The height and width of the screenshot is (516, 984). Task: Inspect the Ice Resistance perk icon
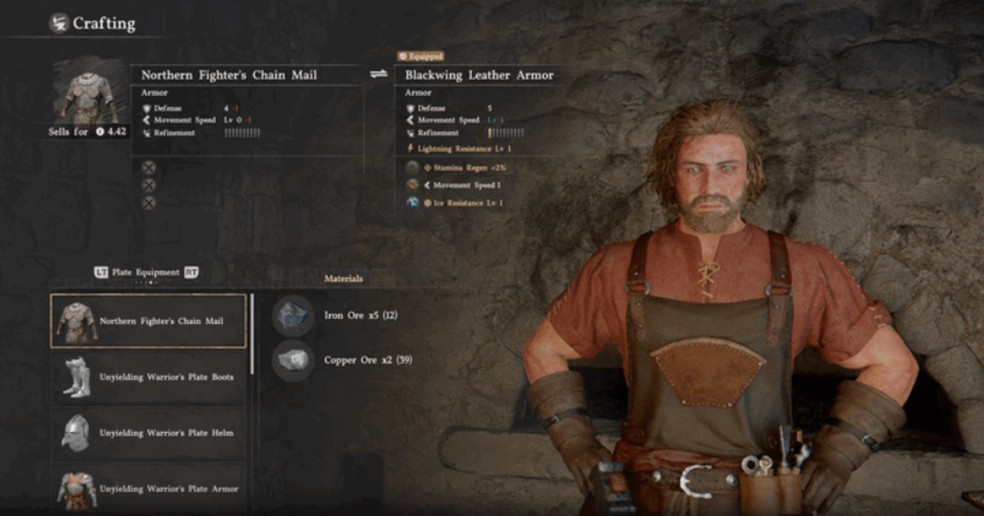412,202
